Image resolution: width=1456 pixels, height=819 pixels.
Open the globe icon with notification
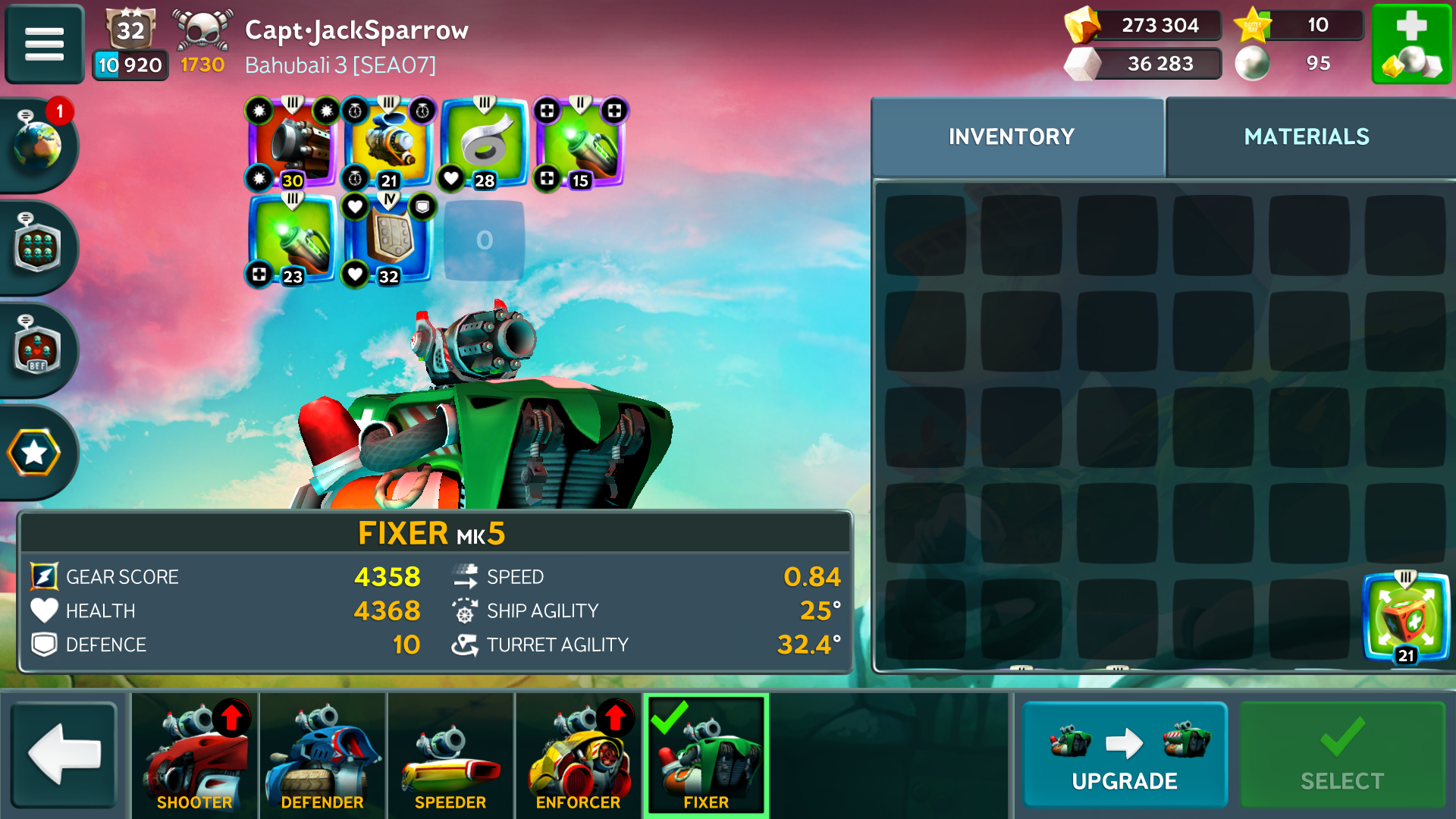pos(36,144)
